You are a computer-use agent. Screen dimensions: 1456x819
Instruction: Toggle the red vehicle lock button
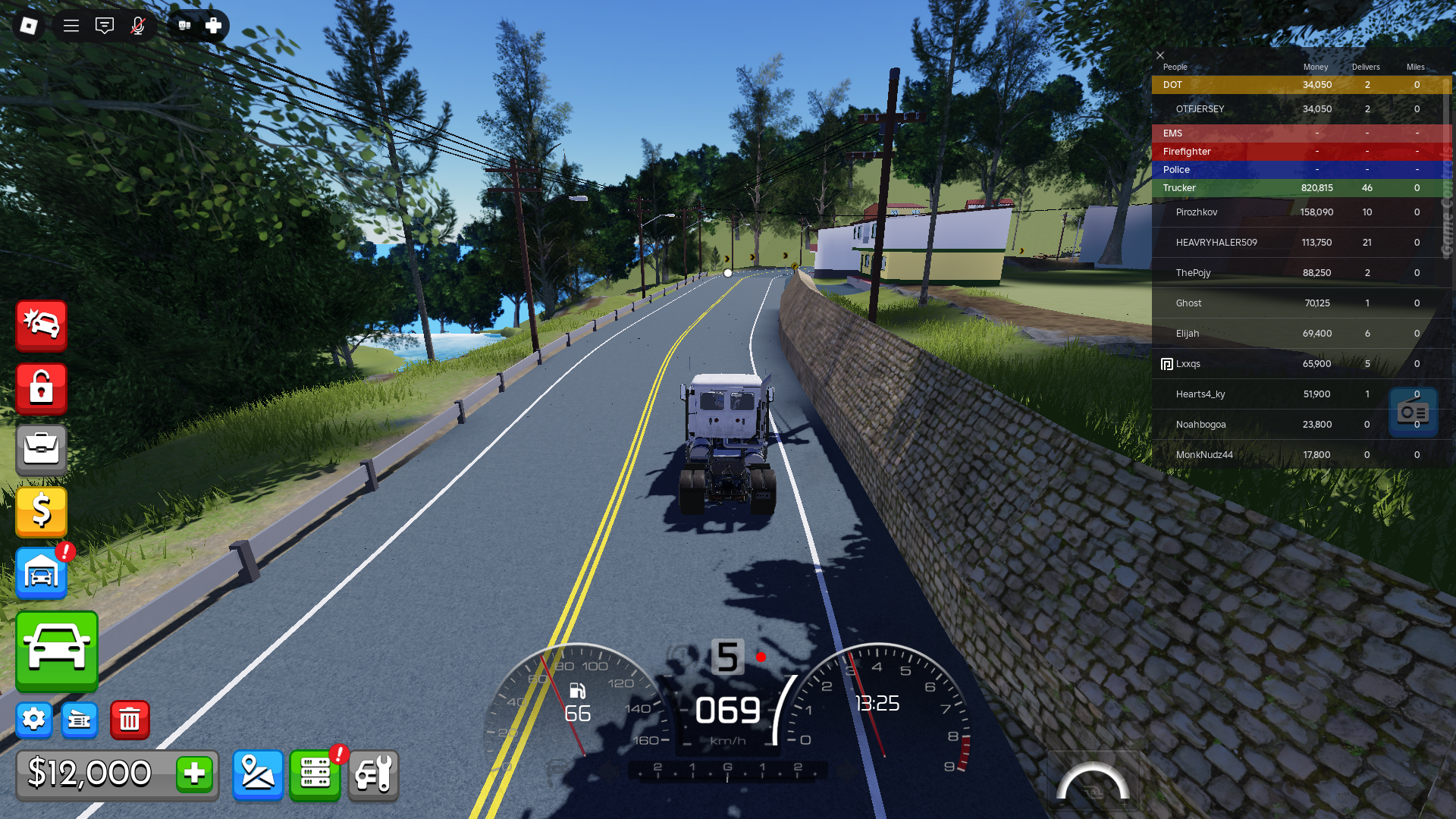[x=42, y=388]
